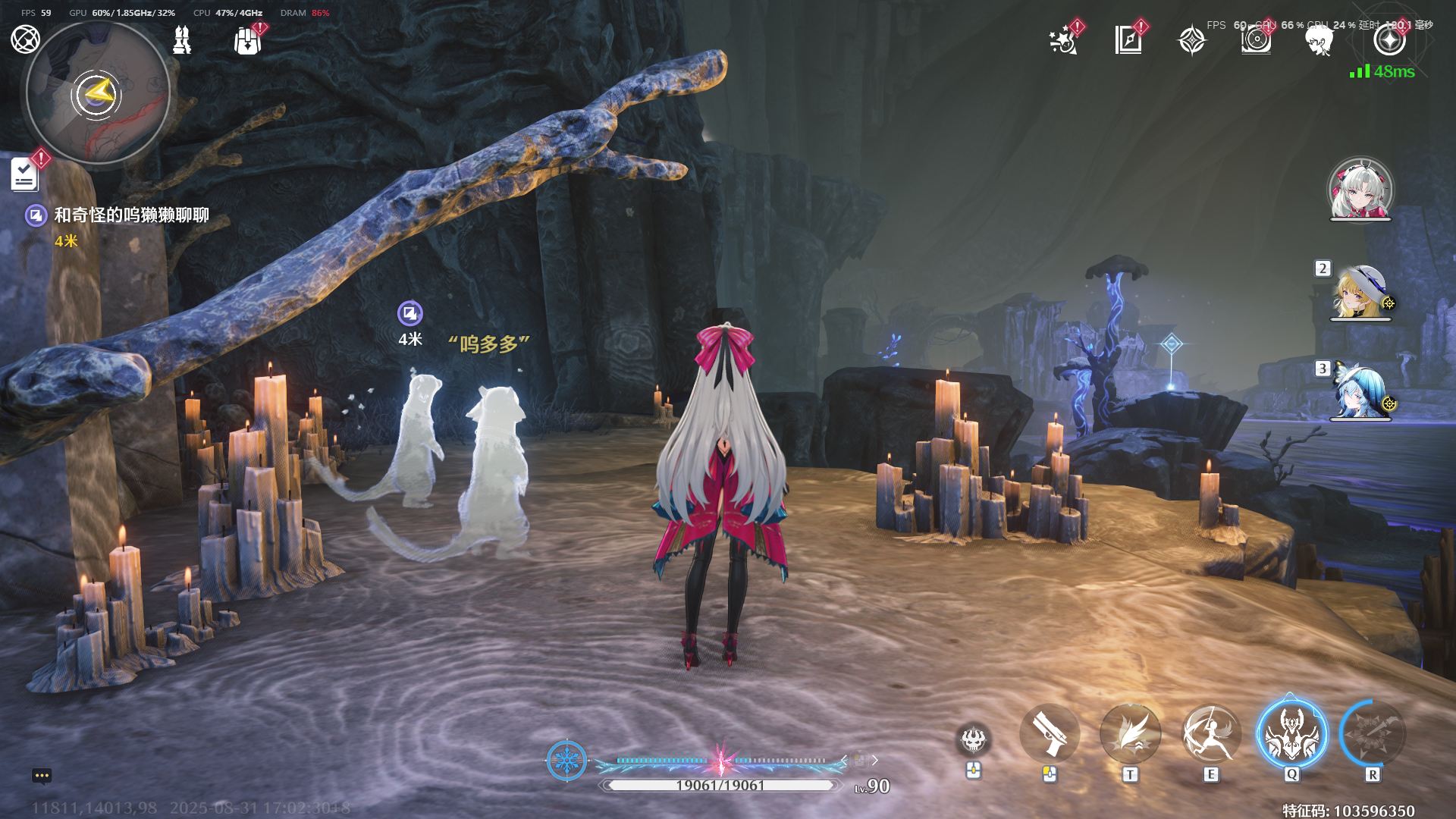Open the character profile head icon
The width and height of the screenshot is (1456, 819).
1319,40
